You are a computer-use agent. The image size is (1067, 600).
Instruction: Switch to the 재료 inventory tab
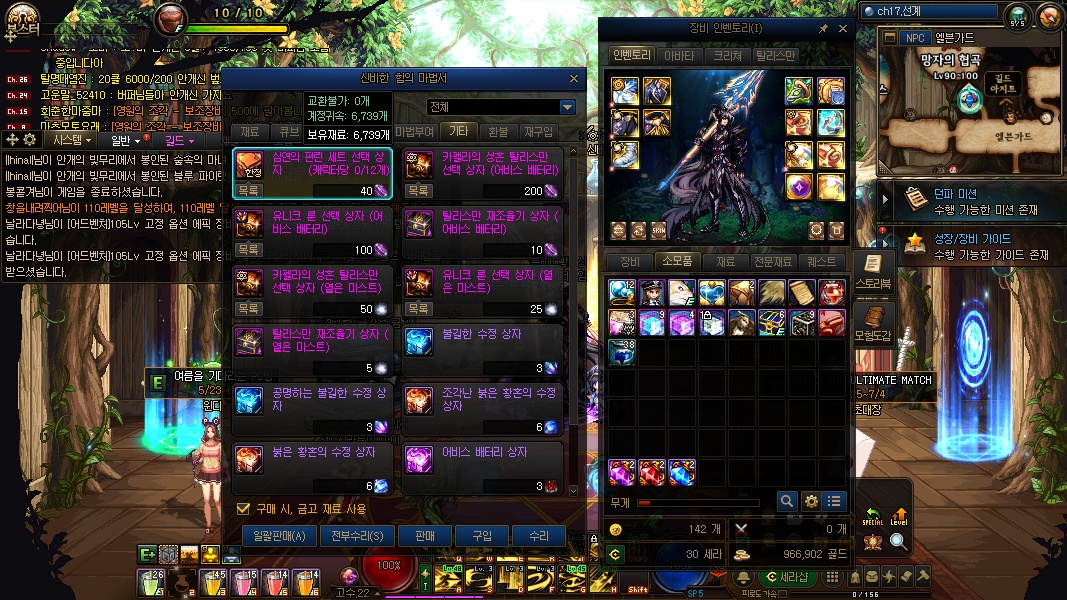pyautogui.click(x=726, y=262)
